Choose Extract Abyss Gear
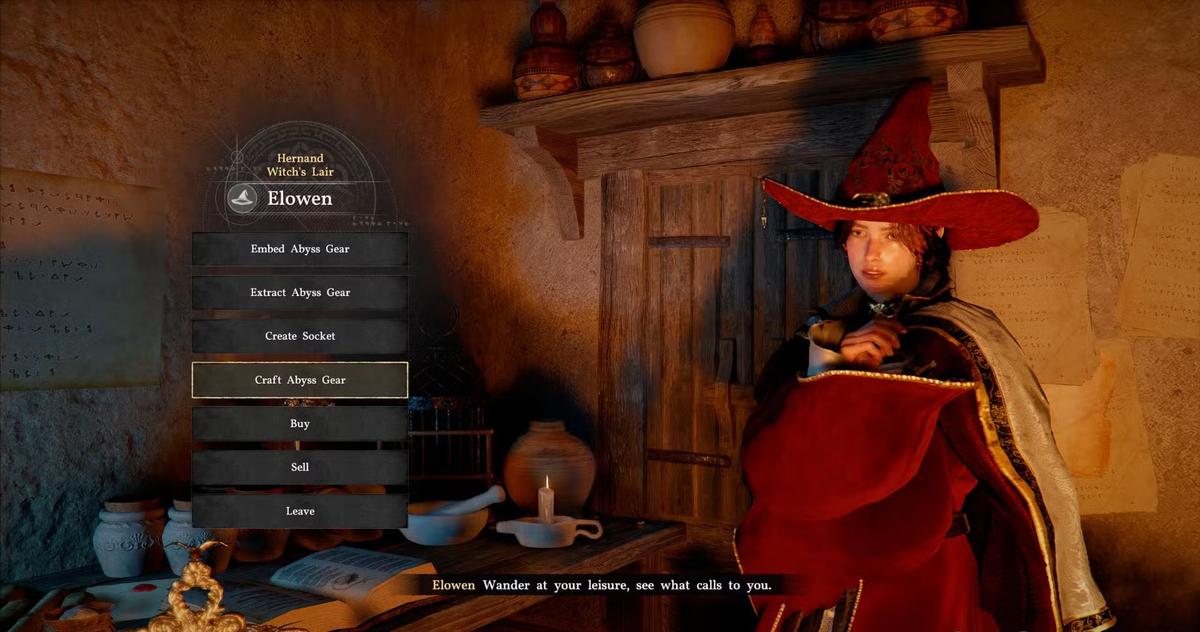The image size is (1200, 632). coord(300,293)
